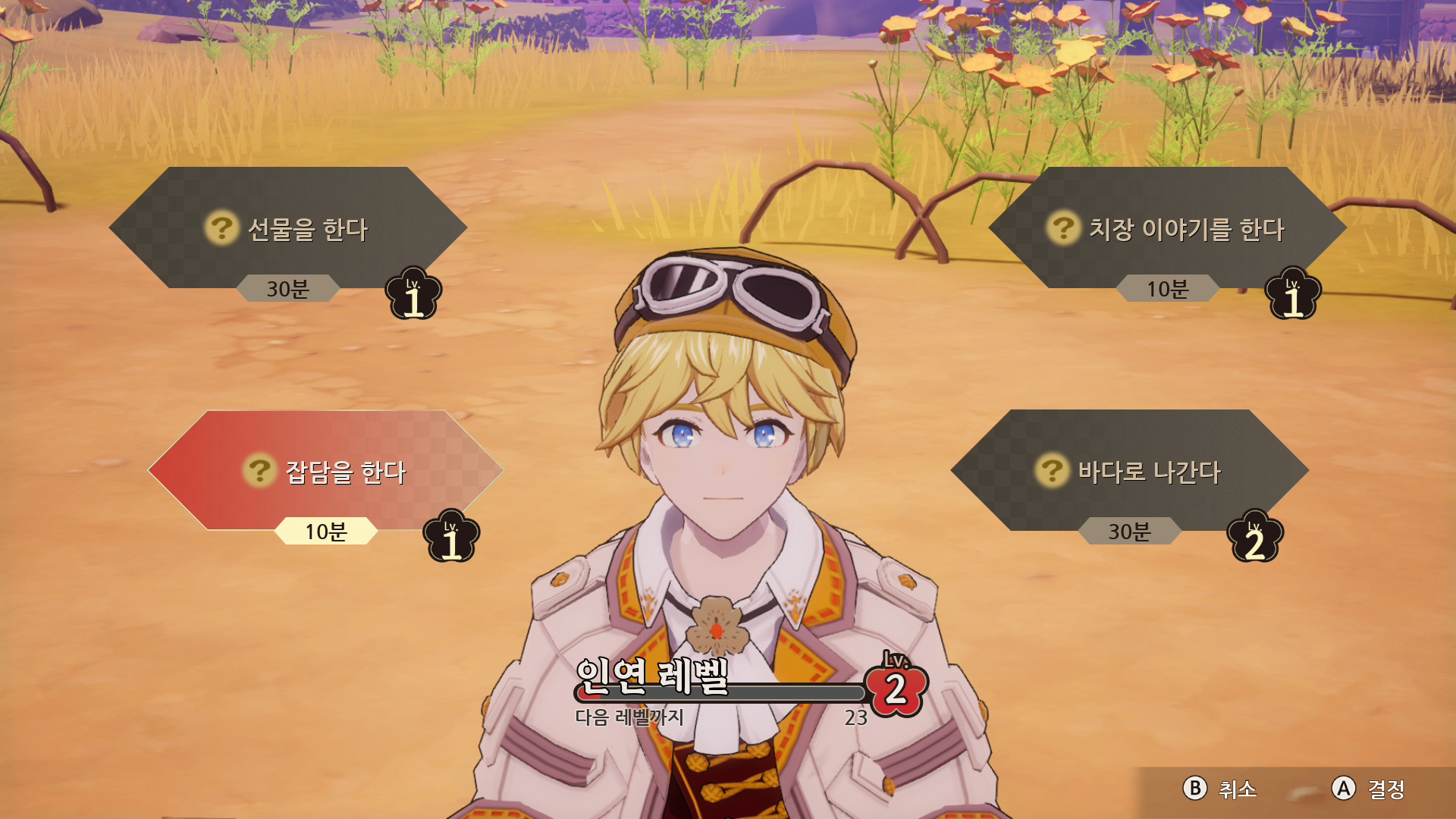Click the 취소 cancel button

click(x=1219, y=789)
